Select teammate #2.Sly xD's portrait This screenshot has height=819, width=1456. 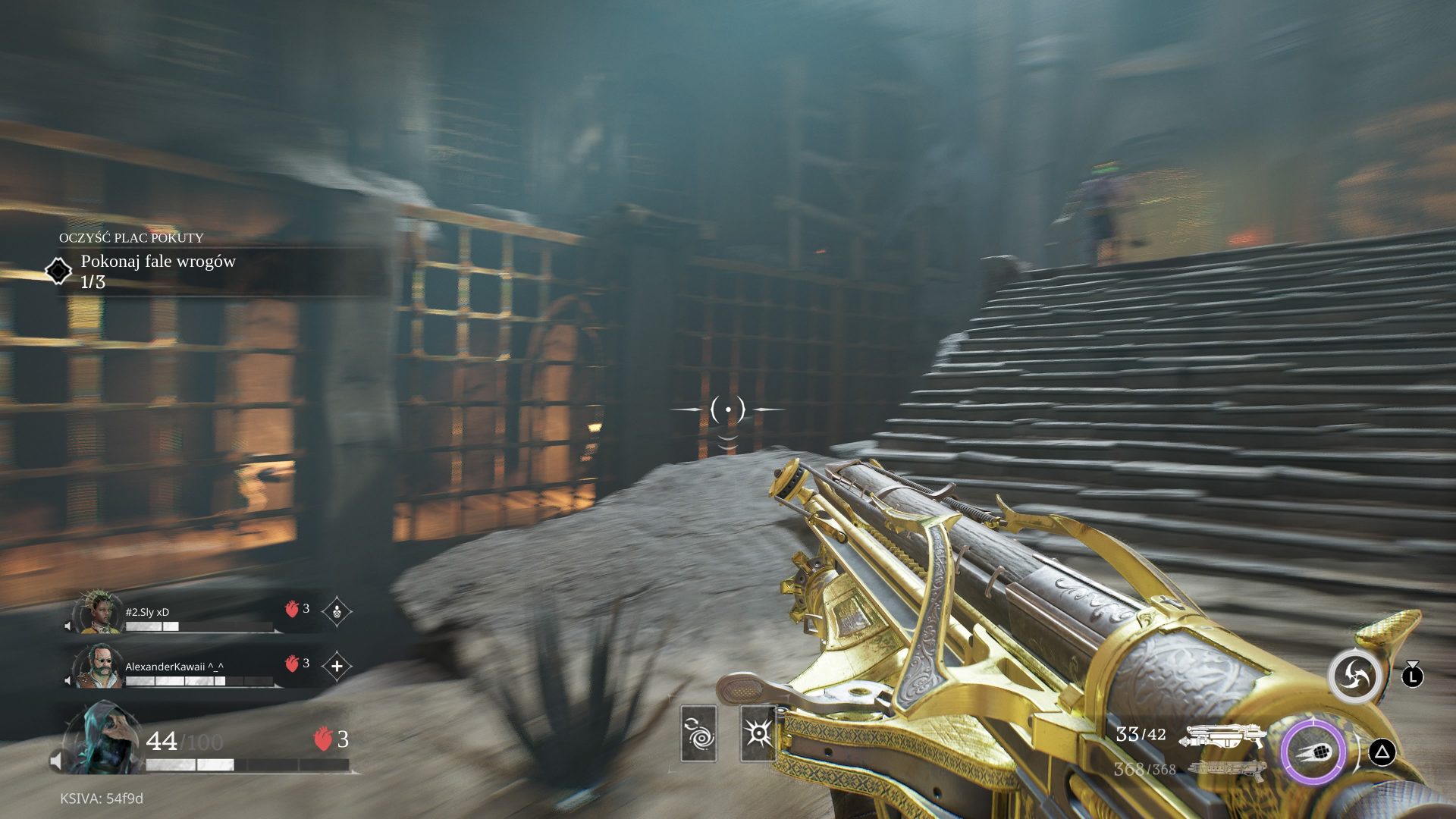click(x=99, y=613)
